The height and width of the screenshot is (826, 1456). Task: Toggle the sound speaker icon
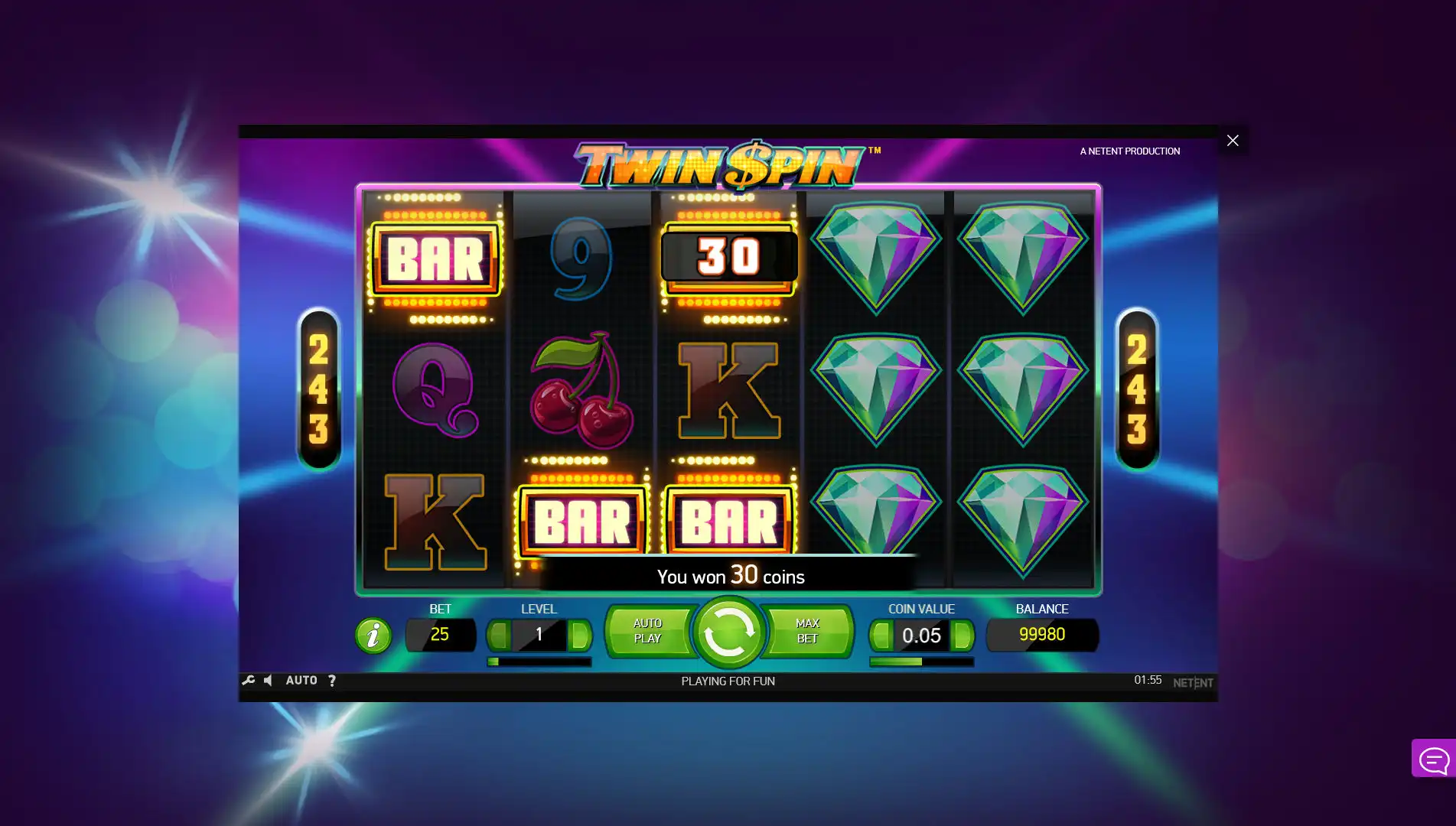269,680
